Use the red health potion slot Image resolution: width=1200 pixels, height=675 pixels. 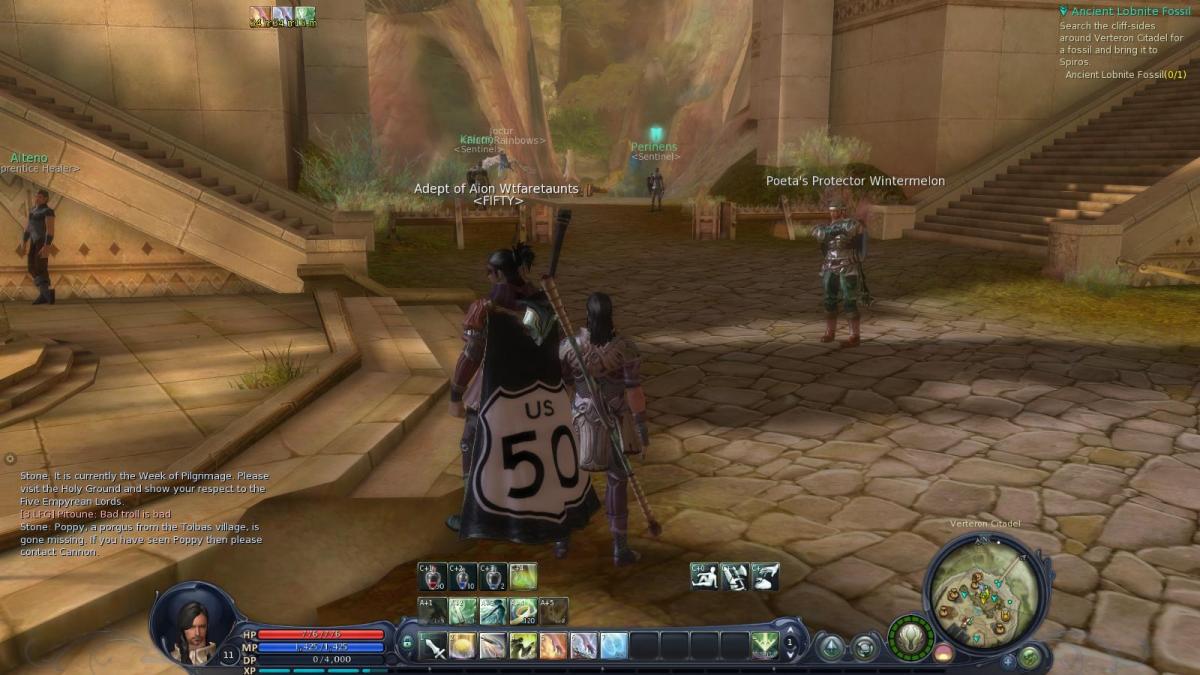pos(433,576)
